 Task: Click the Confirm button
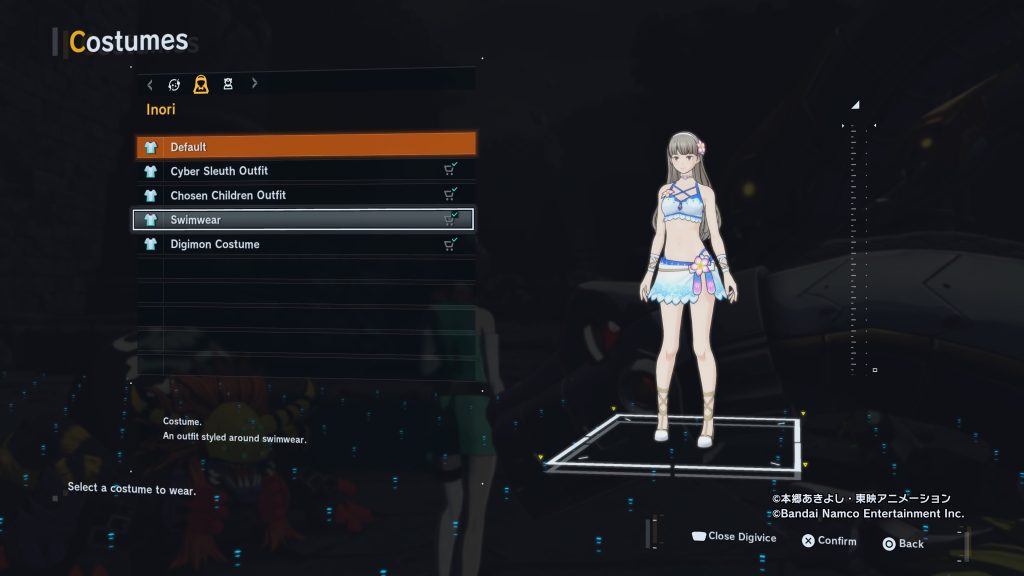pyautogui.click(x=828, y=541)
